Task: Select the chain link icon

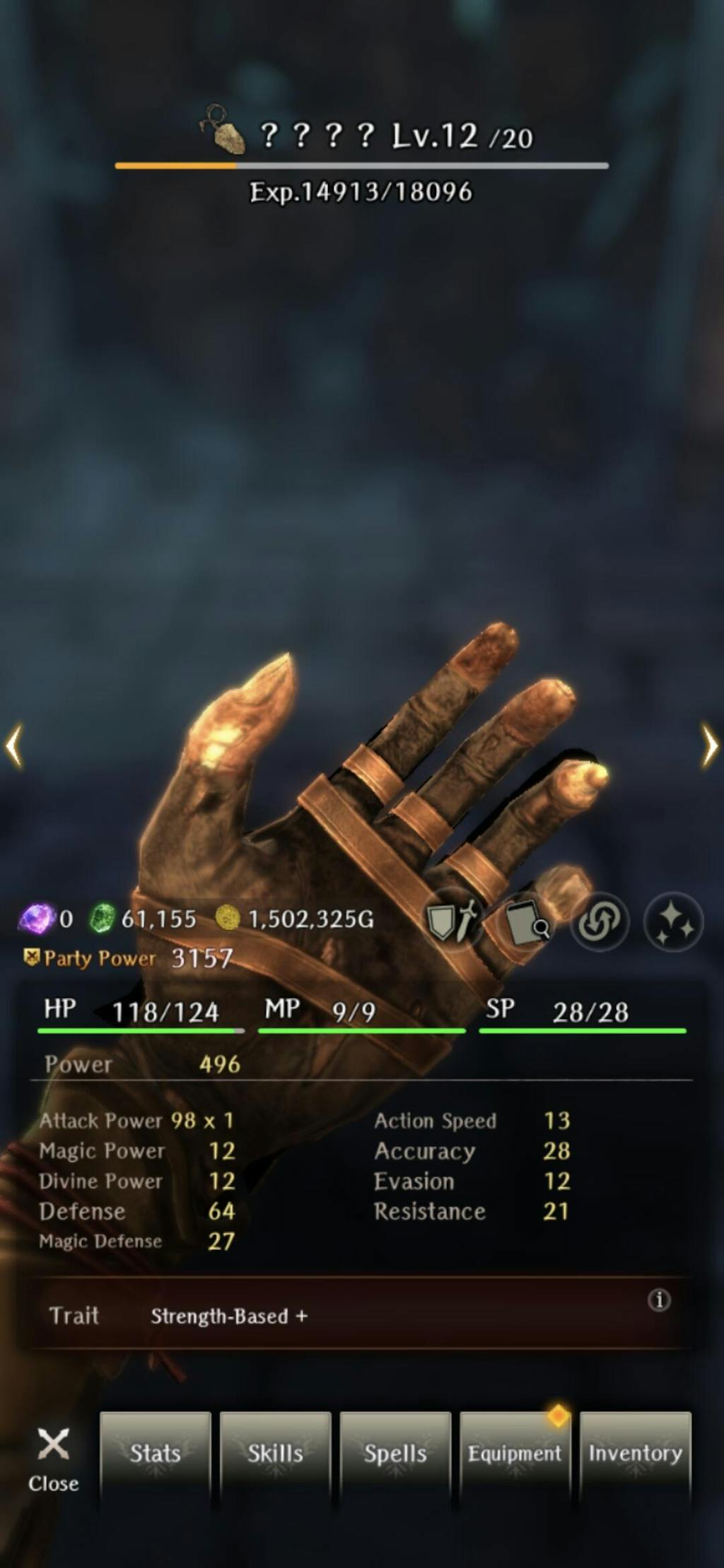Action: pyautogui.click(x=600, y=921)
